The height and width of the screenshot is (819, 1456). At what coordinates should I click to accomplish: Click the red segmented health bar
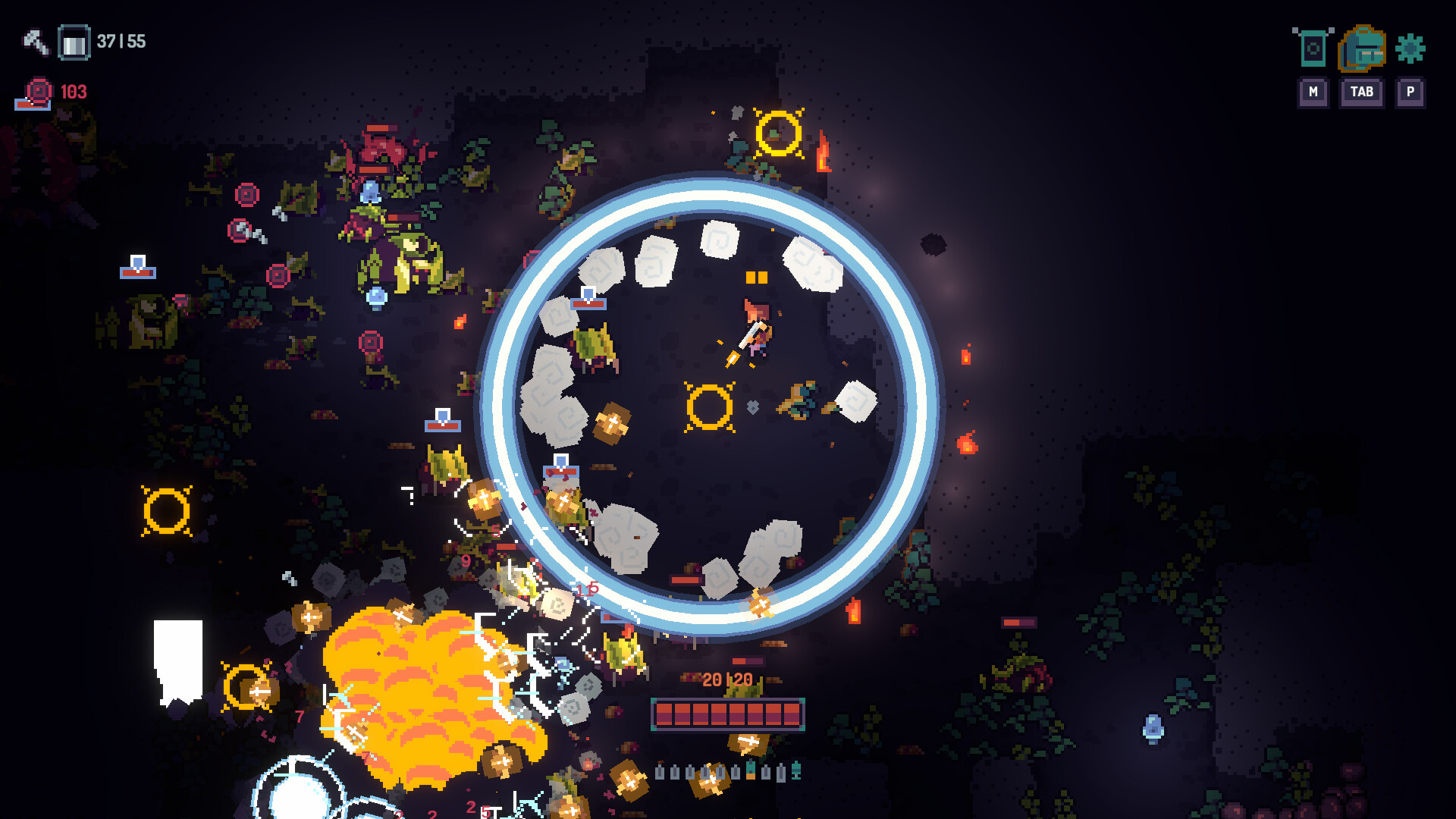coord(726,713)
